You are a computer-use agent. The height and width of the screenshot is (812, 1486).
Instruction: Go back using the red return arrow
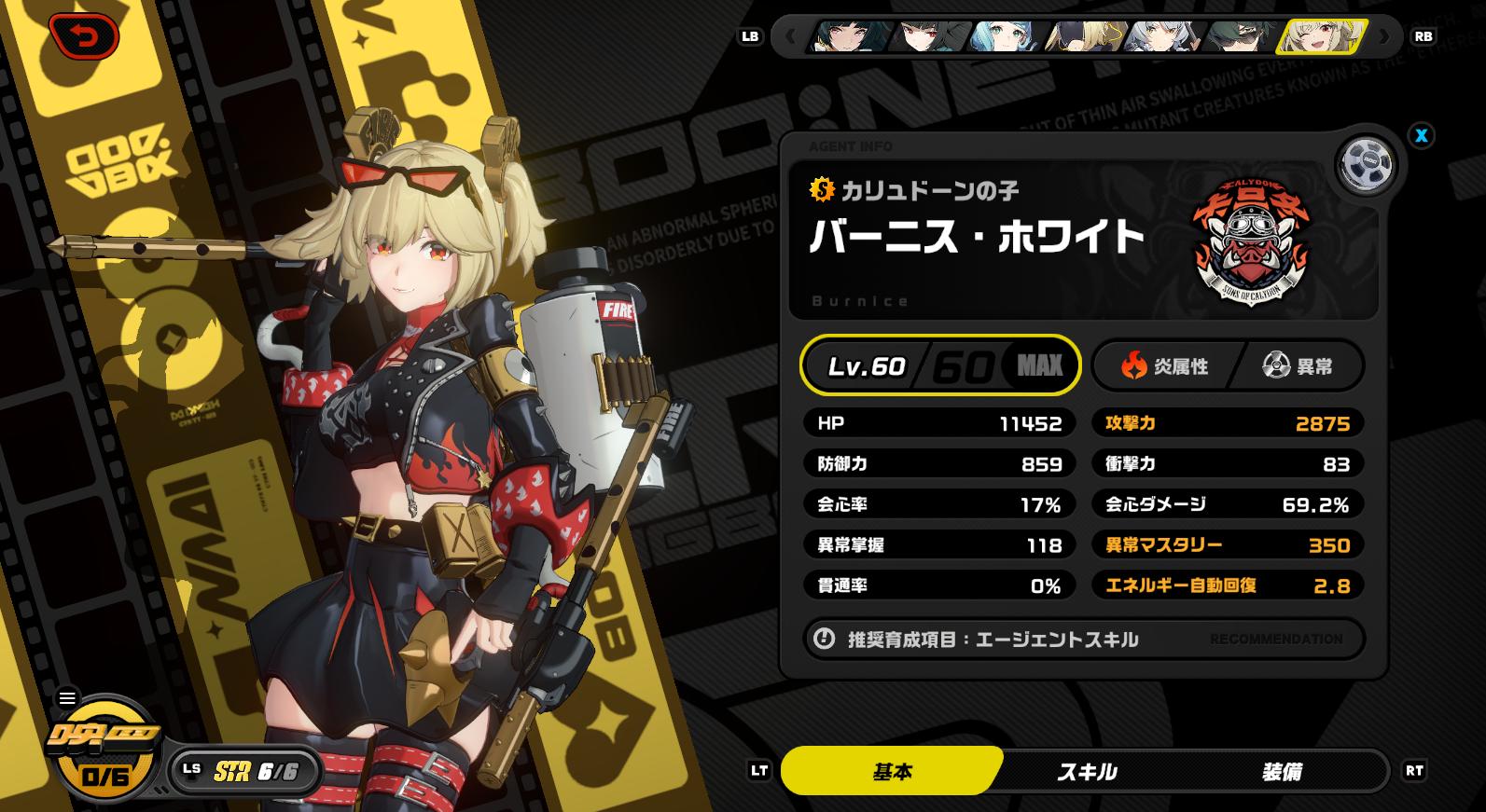(84, 37)
